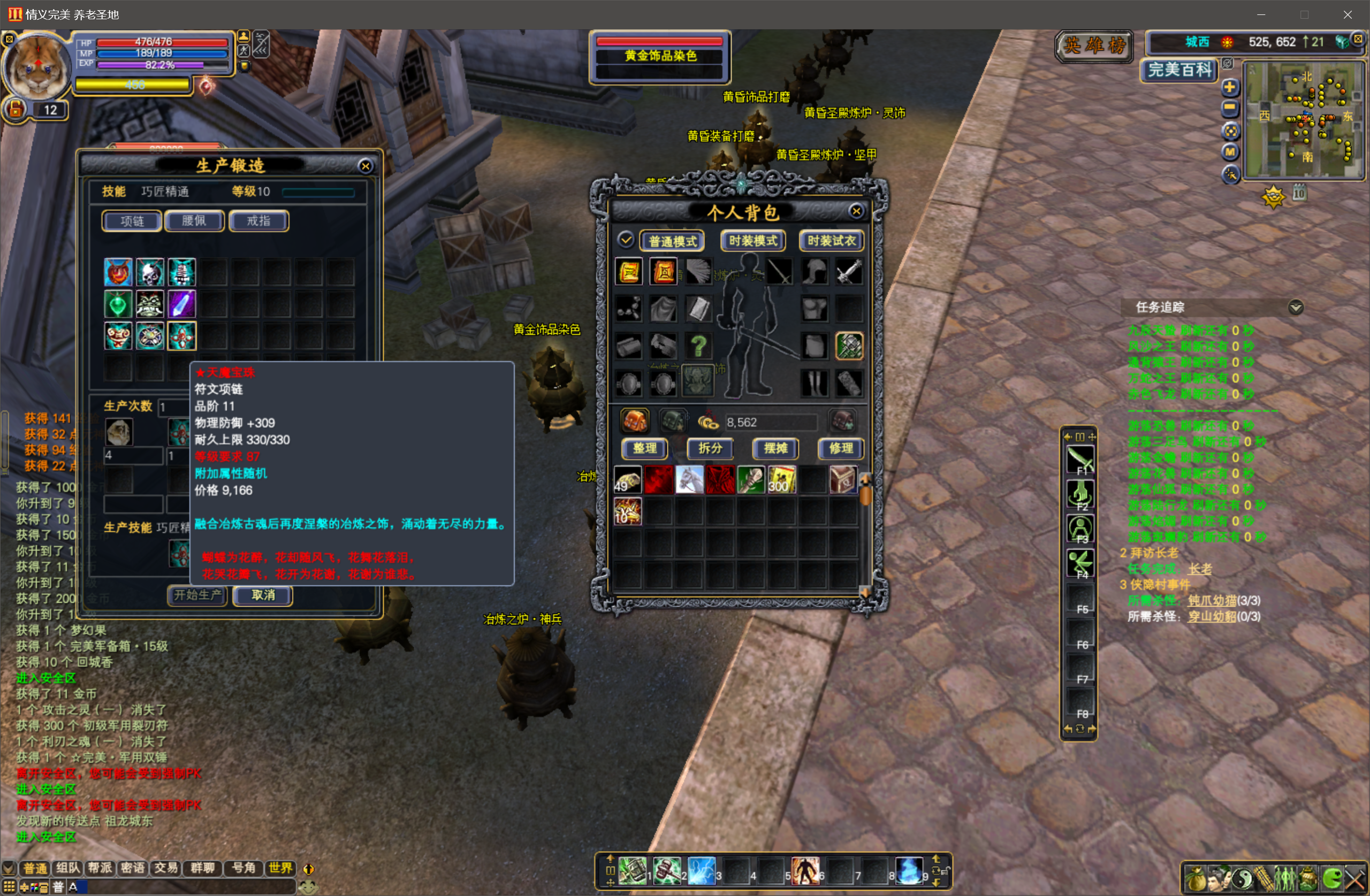Image resolution: width=1370 pixels, height=896 pixels.
Task: Switch chat to the 世界 world channel
Action: (280, 868)
